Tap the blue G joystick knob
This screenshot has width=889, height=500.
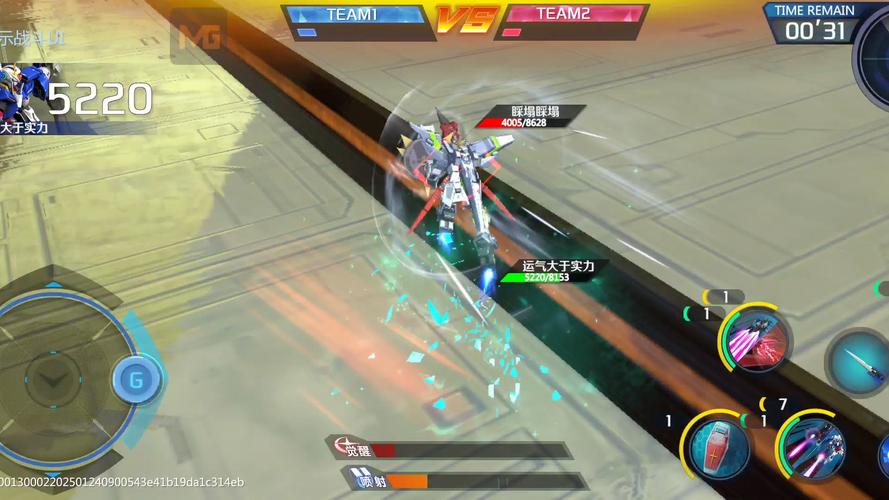click(x=134, y=380)
